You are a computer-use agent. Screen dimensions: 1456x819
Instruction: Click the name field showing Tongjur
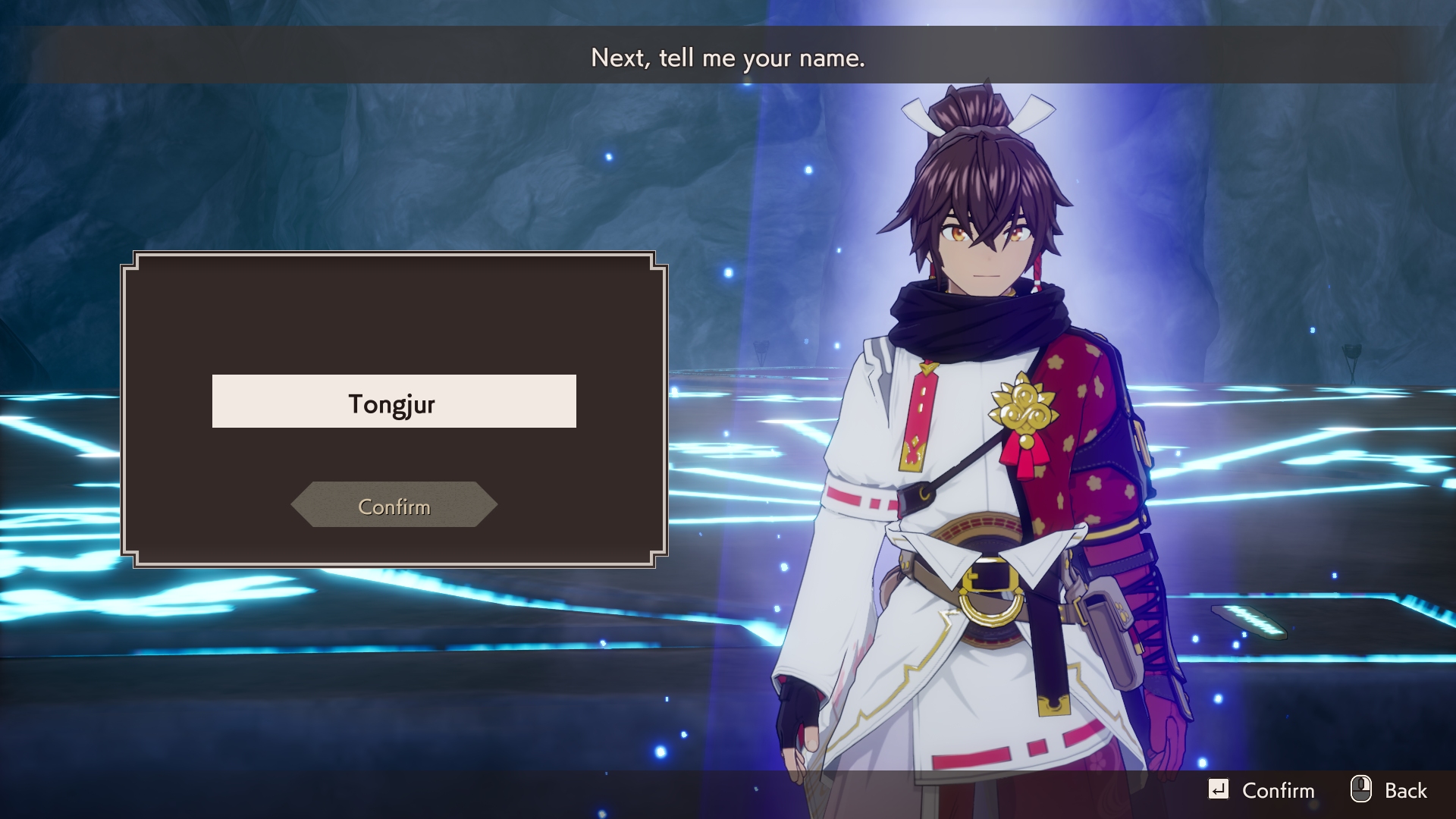pyautogui.click(x=394, y=402)
